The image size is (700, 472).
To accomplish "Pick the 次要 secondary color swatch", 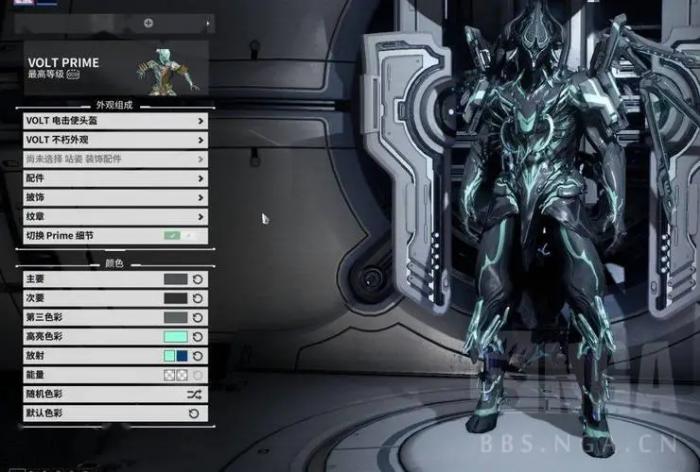I will click(x=175, y=298).
